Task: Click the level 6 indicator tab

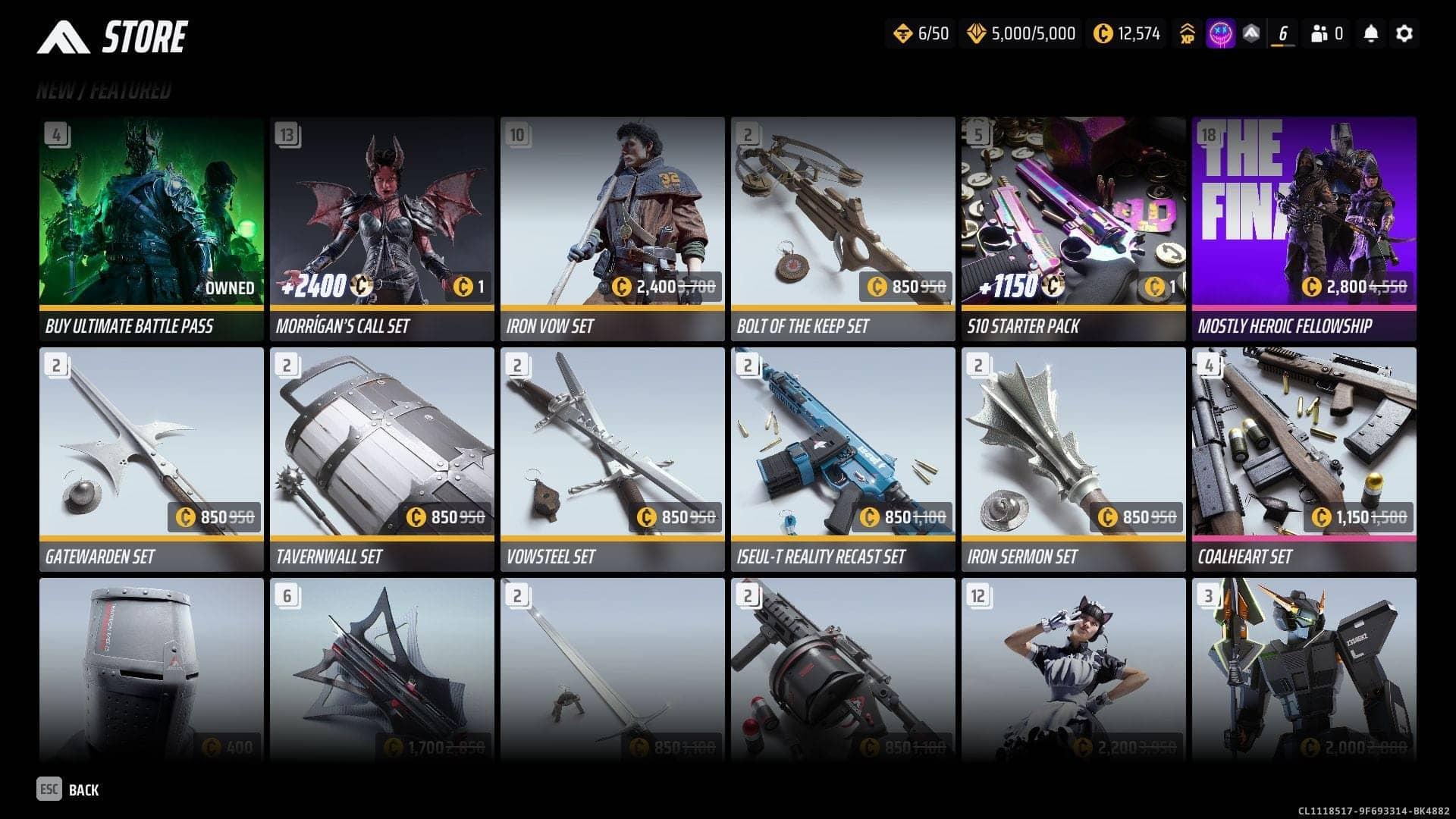Action: (1282, 33)
